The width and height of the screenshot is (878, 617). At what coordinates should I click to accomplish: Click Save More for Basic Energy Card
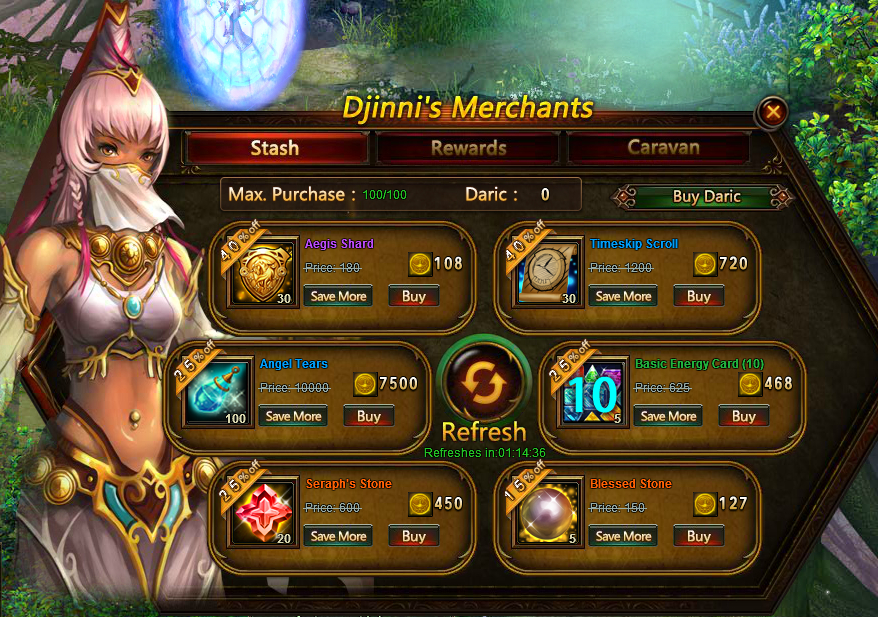(x=668, y=416)
